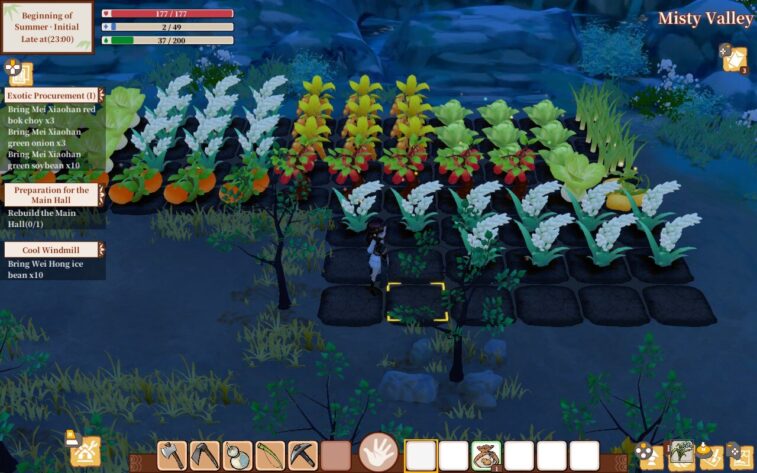Image resolution: width=757 pixels, height=473 pixels.
Task: Open the potted plant menu icon
Action: [x=683, y=454]
